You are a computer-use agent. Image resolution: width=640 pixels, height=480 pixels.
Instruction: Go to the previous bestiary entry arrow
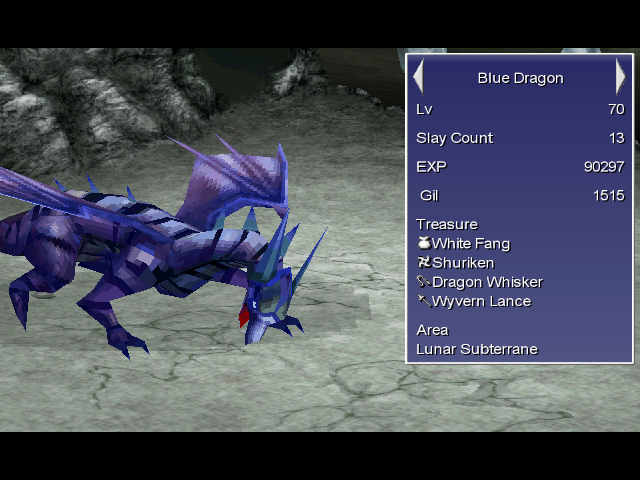[419, 77]
